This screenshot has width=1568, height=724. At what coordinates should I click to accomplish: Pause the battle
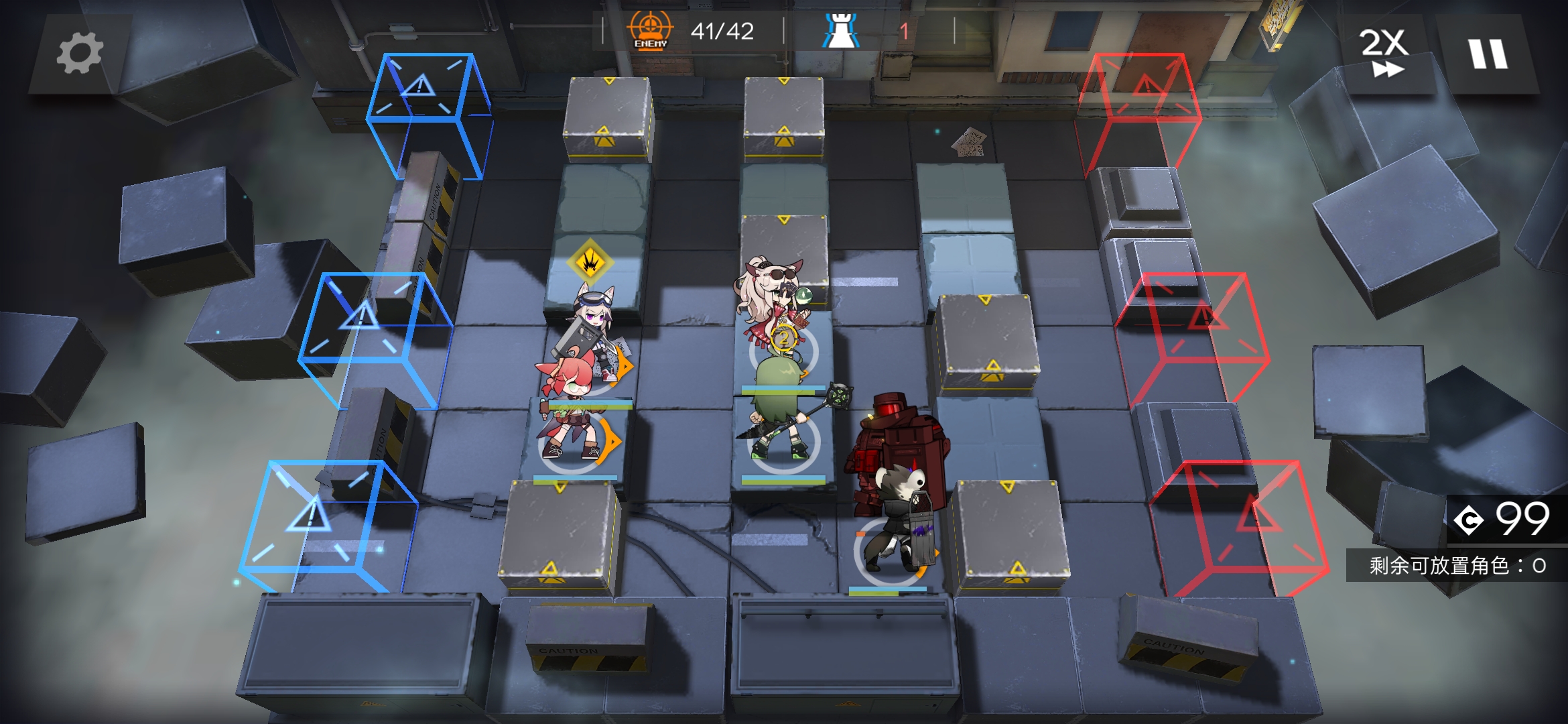(1488, 54)
